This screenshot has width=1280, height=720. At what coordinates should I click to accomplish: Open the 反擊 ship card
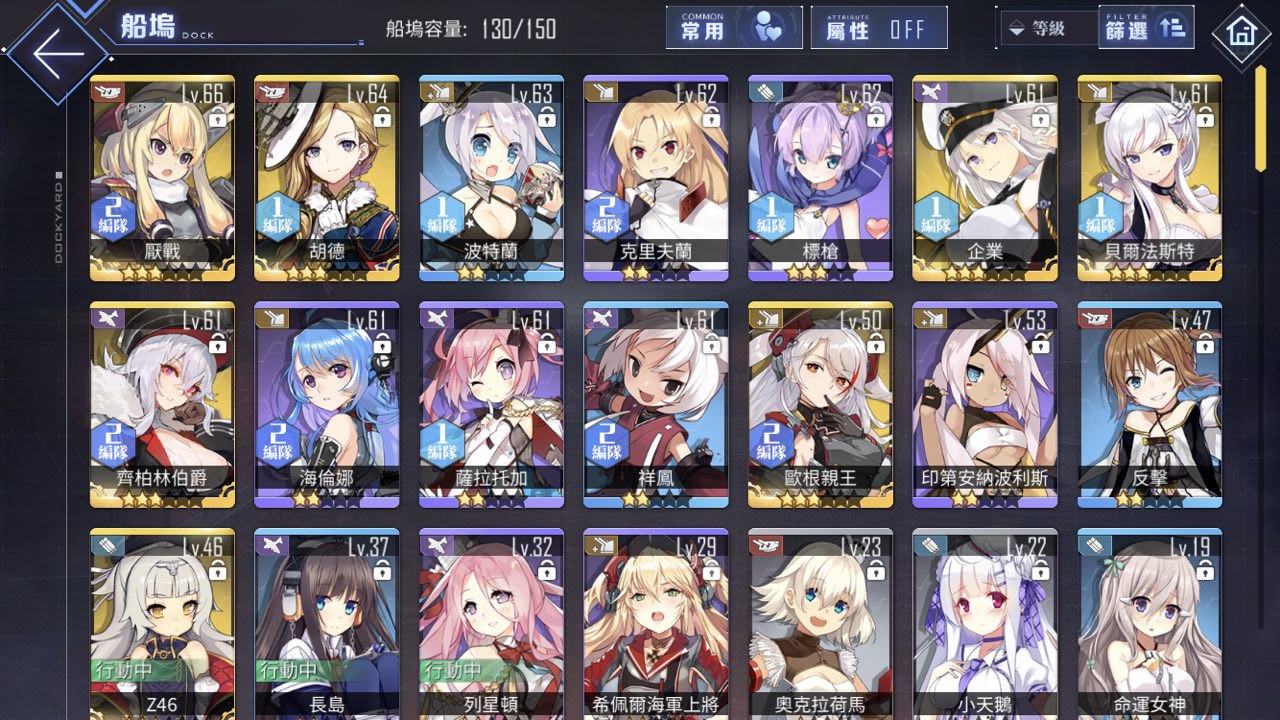pyautogui.click(x=1149, y=405)
